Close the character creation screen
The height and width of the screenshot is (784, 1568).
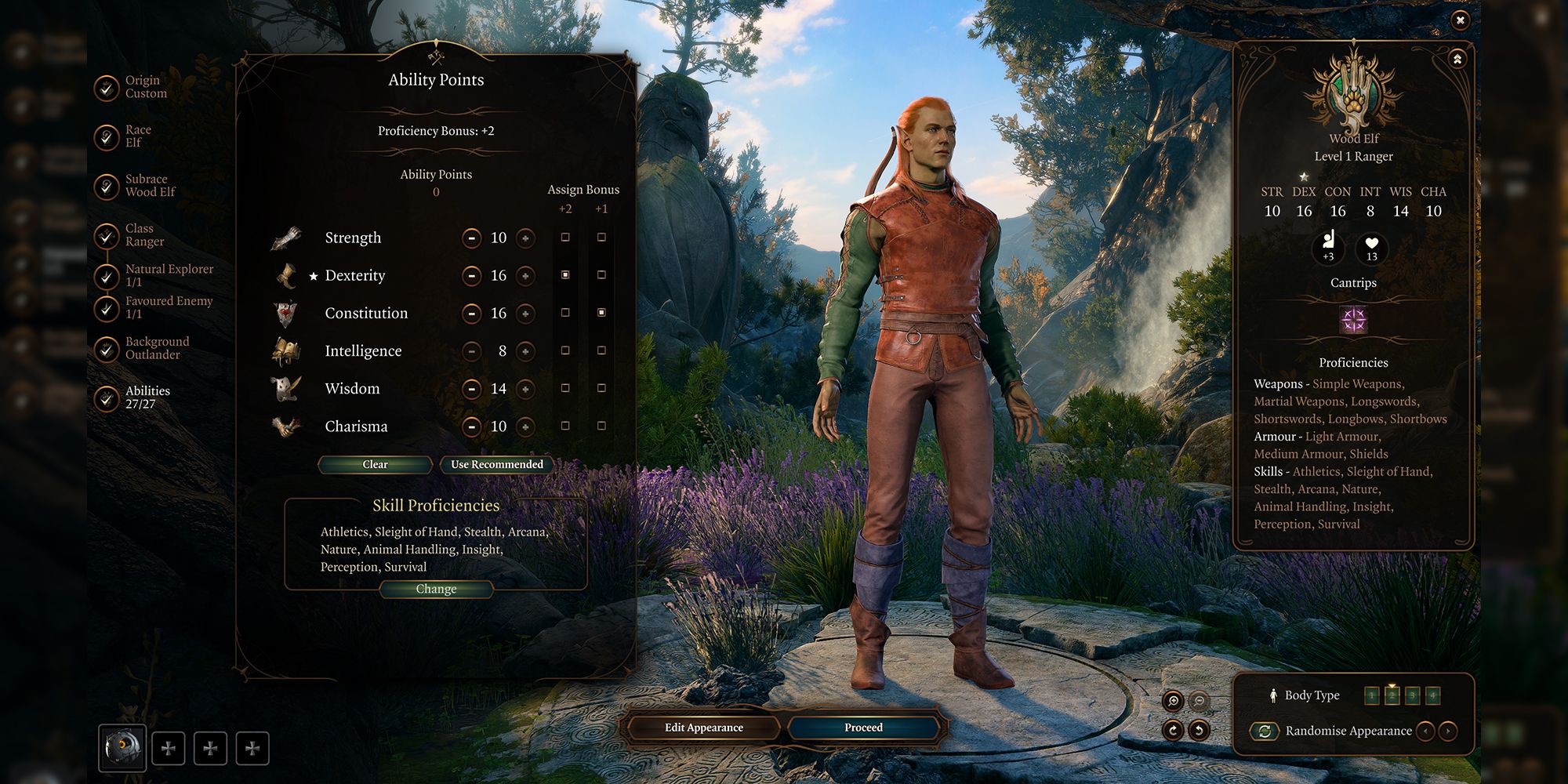tap(1460, 20)
